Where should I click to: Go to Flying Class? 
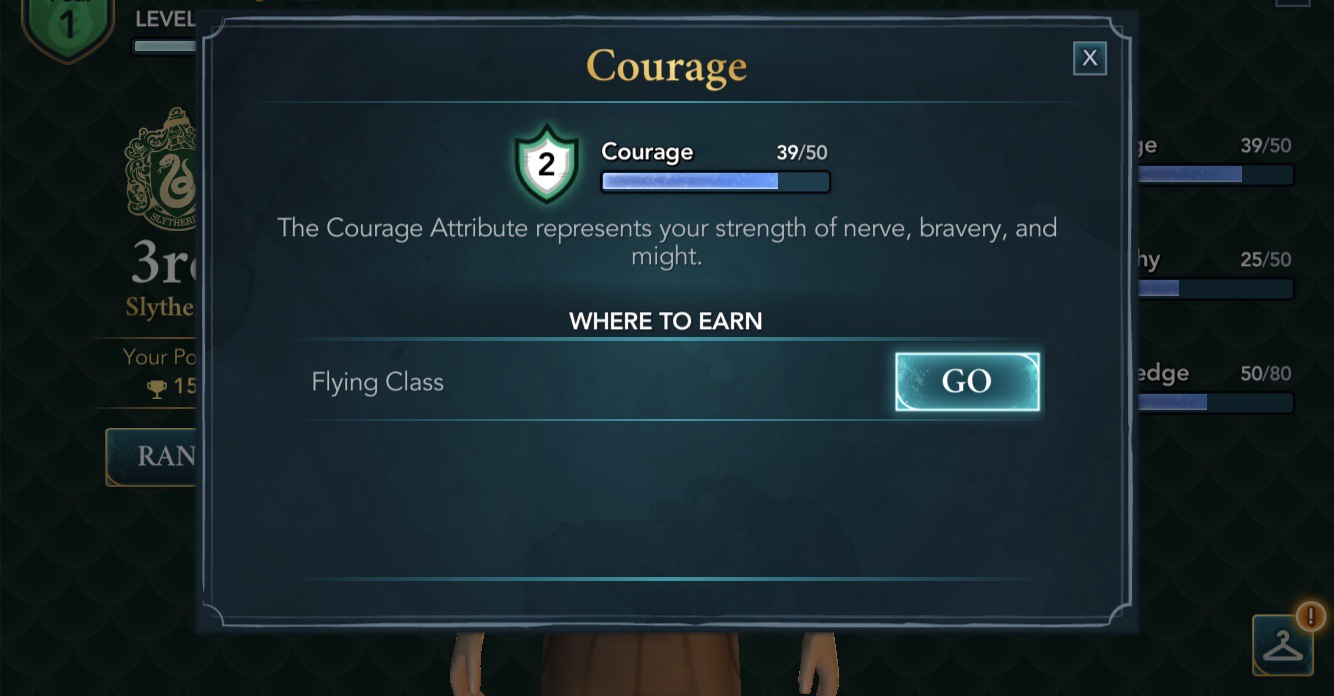click(x=966, y=382)
